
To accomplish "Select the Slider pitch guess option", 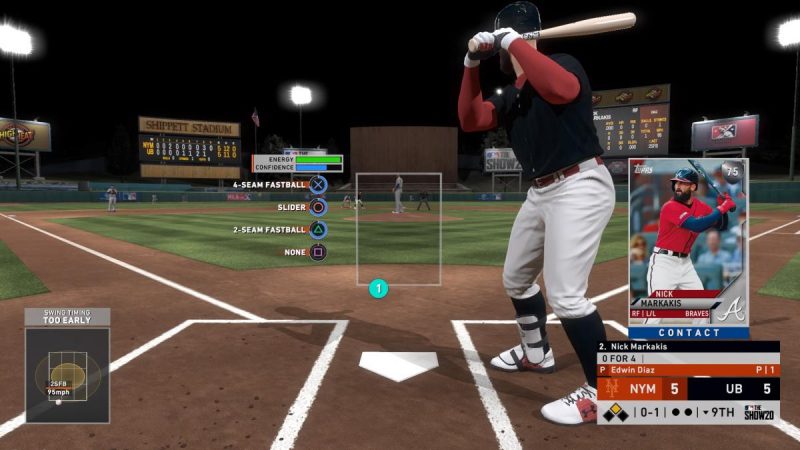I will click(318, 208).
